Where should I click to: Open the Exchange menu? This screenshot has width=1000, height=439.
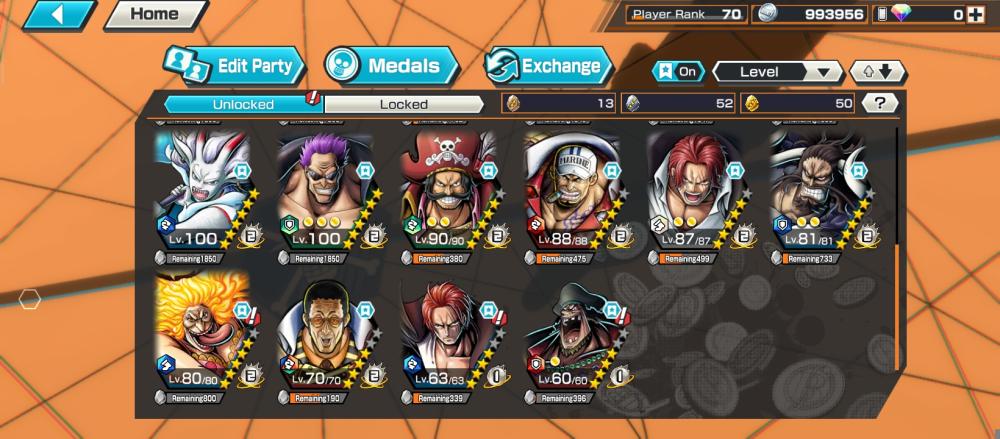[549, 67]
